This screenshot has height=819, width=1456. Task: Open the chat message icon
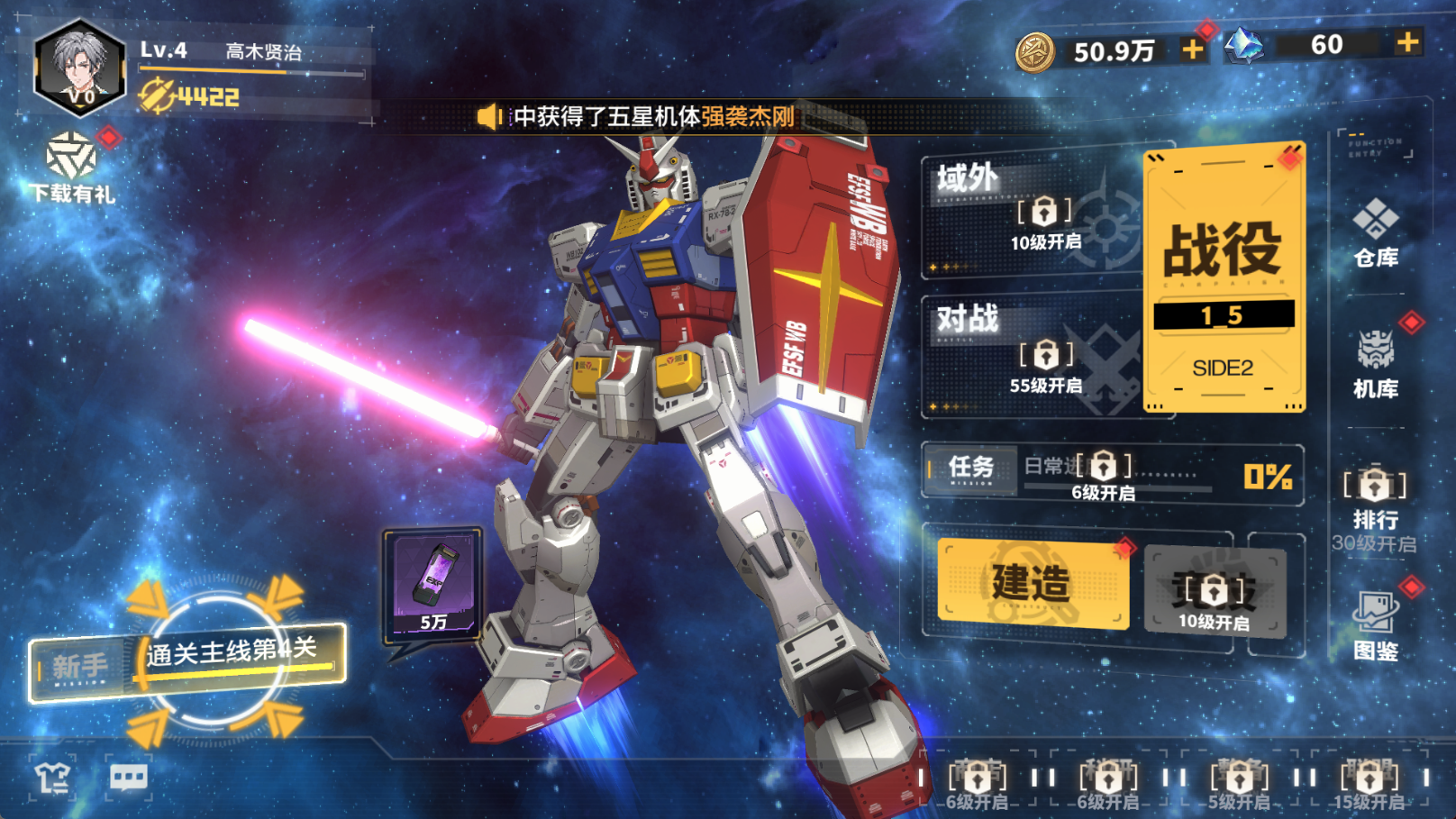[129, 777]
